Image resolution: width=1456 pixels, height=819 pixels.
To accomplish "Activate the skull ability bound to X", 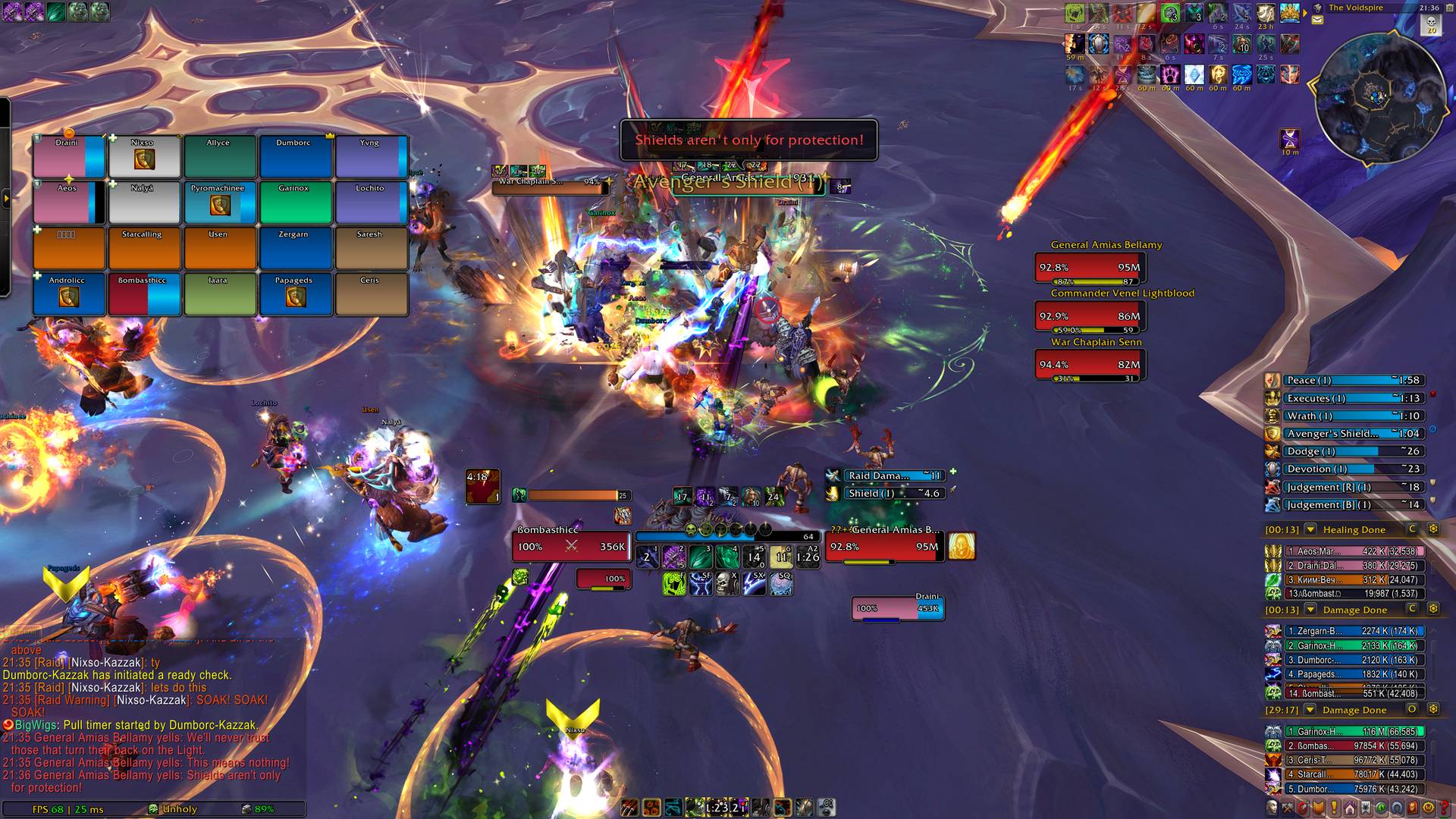I will [727, 583].
